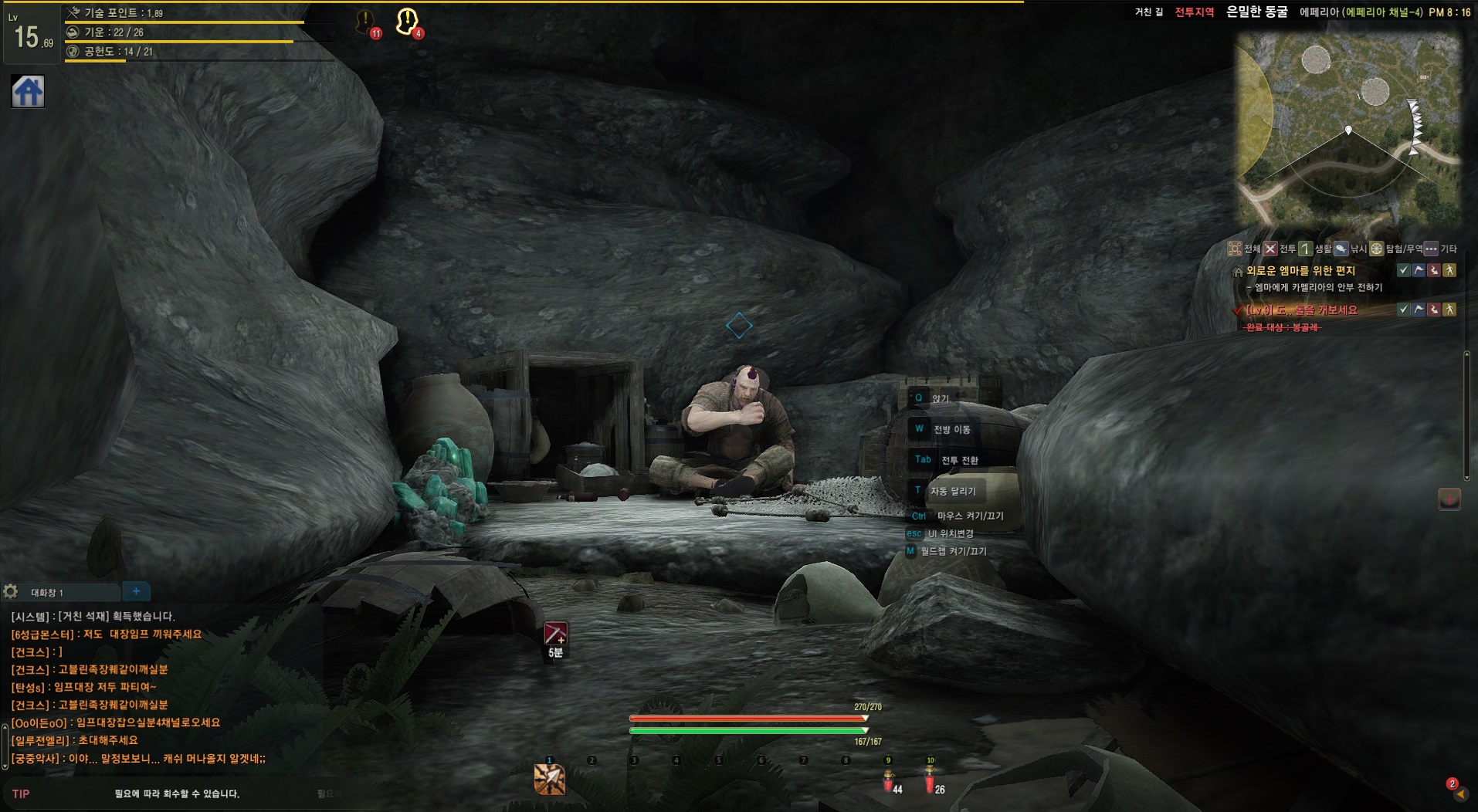This screenshot has width=1478, height=812.
Task: Switch to the 대화창 1 chat tab
Action: [47, 593]
